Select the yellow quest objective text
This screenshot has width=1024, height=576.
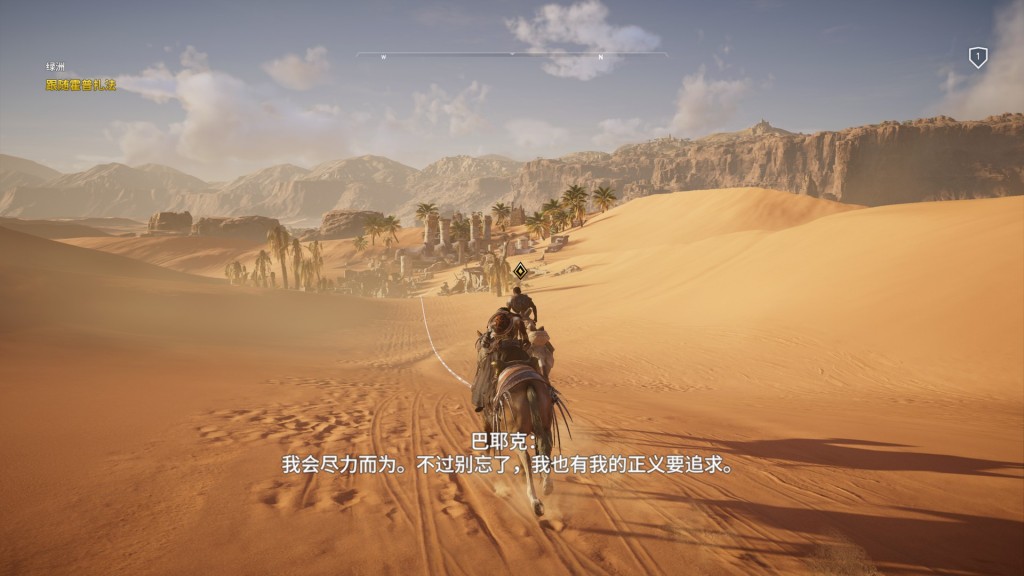click(x=81, y=85)
